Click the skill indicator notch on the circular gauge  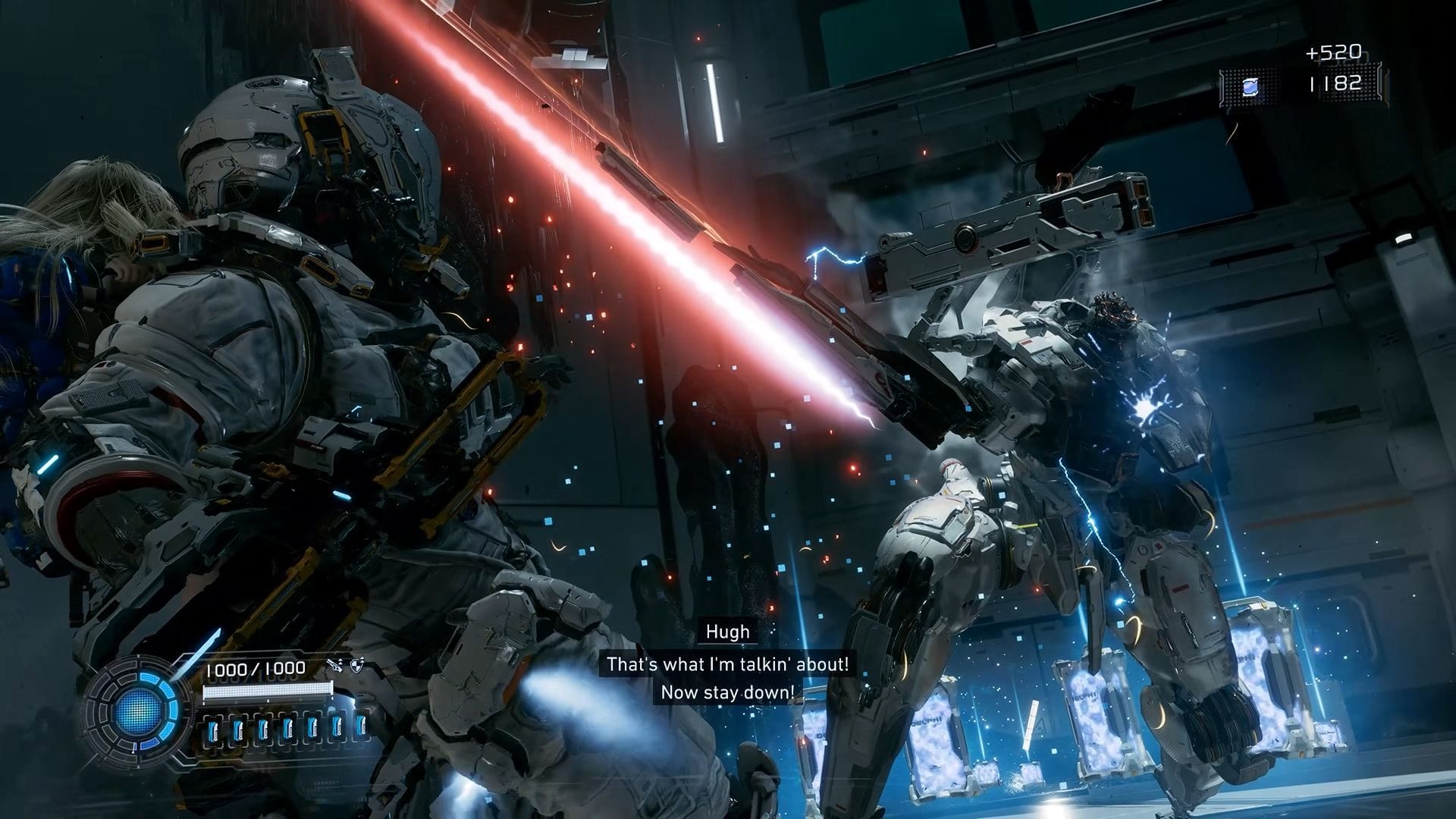134,749
